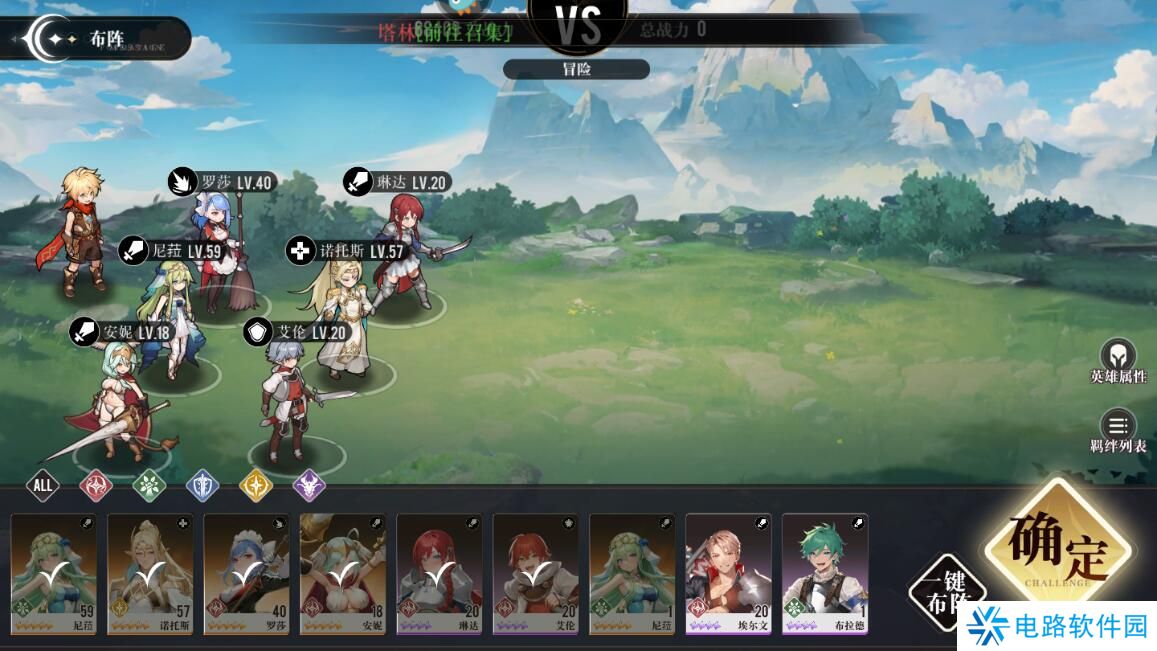Image resolution: width=1157 pixels, height=651 pixels.
Task: Show the 羁绊列表 bond list
Action: (x=1118, y=431)
